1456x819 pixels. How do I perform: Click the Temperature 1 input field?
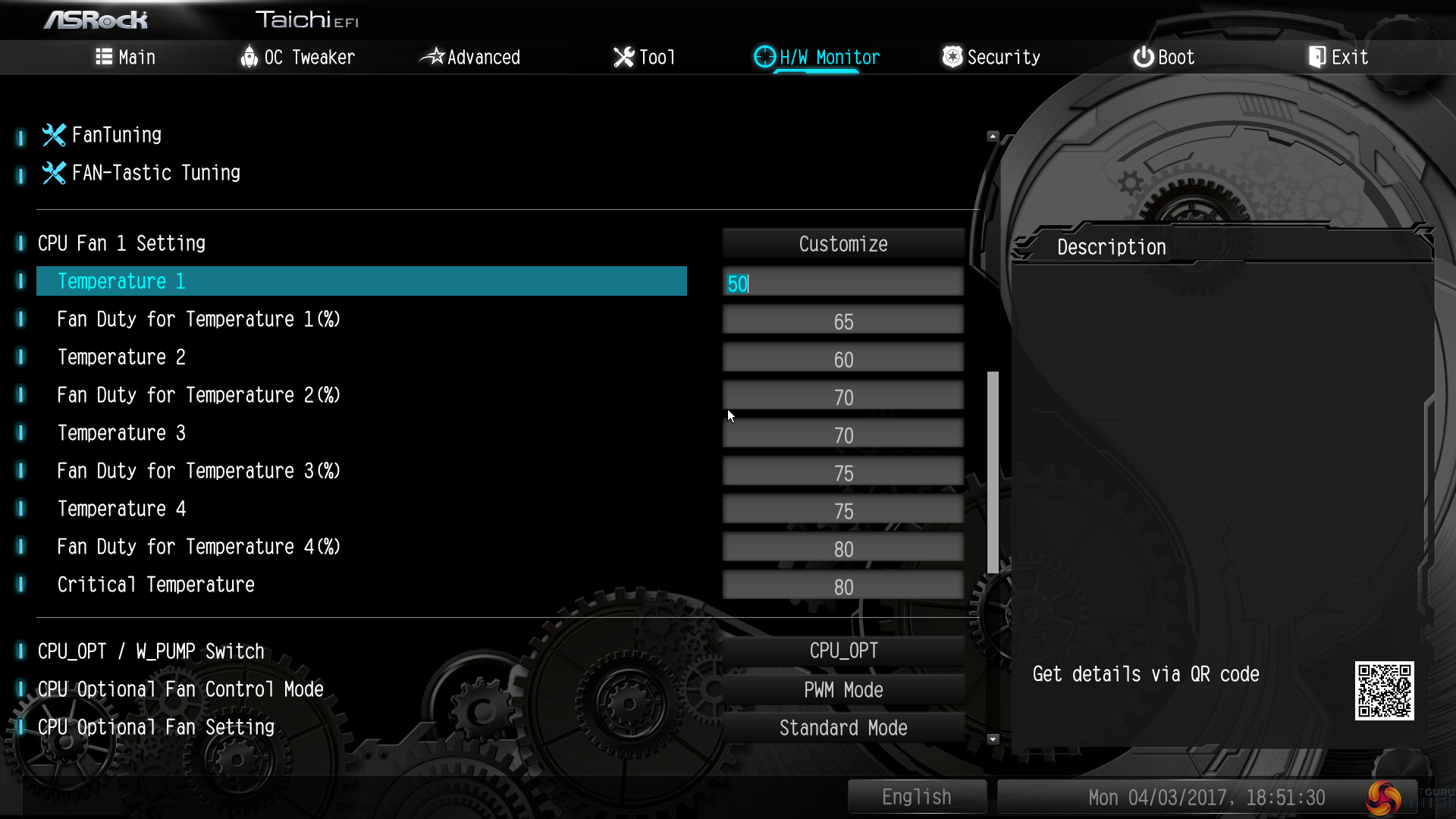[x=843, y=284]
